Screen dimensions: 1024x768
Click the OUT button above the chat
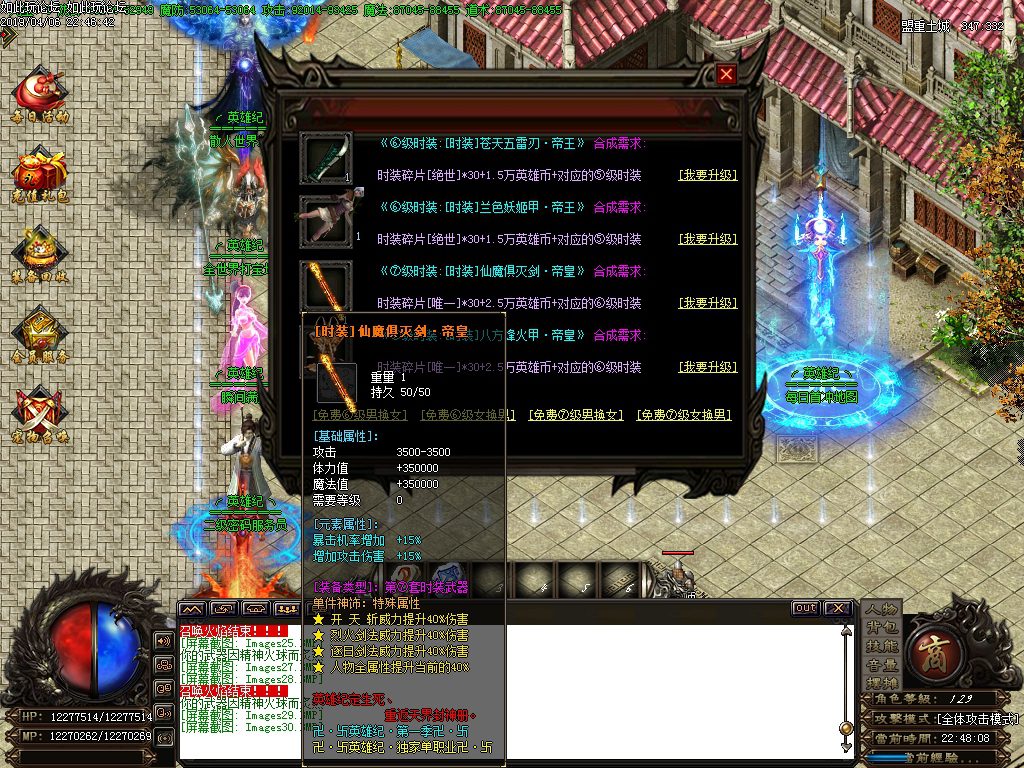click(x=805, y=608)
